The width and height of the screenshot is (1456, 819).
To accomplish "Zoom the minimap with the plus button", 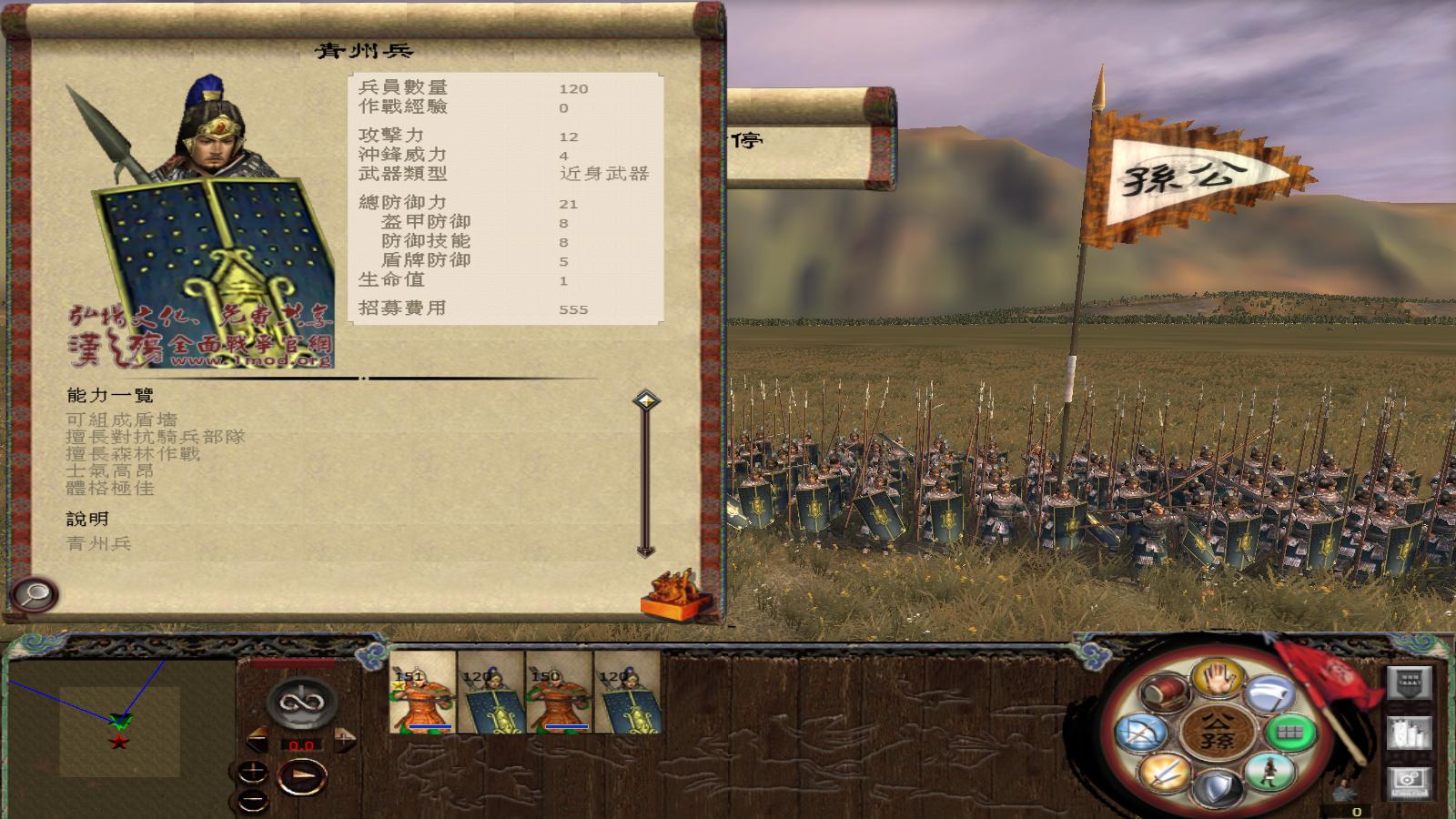I will [x=253, y=771].
